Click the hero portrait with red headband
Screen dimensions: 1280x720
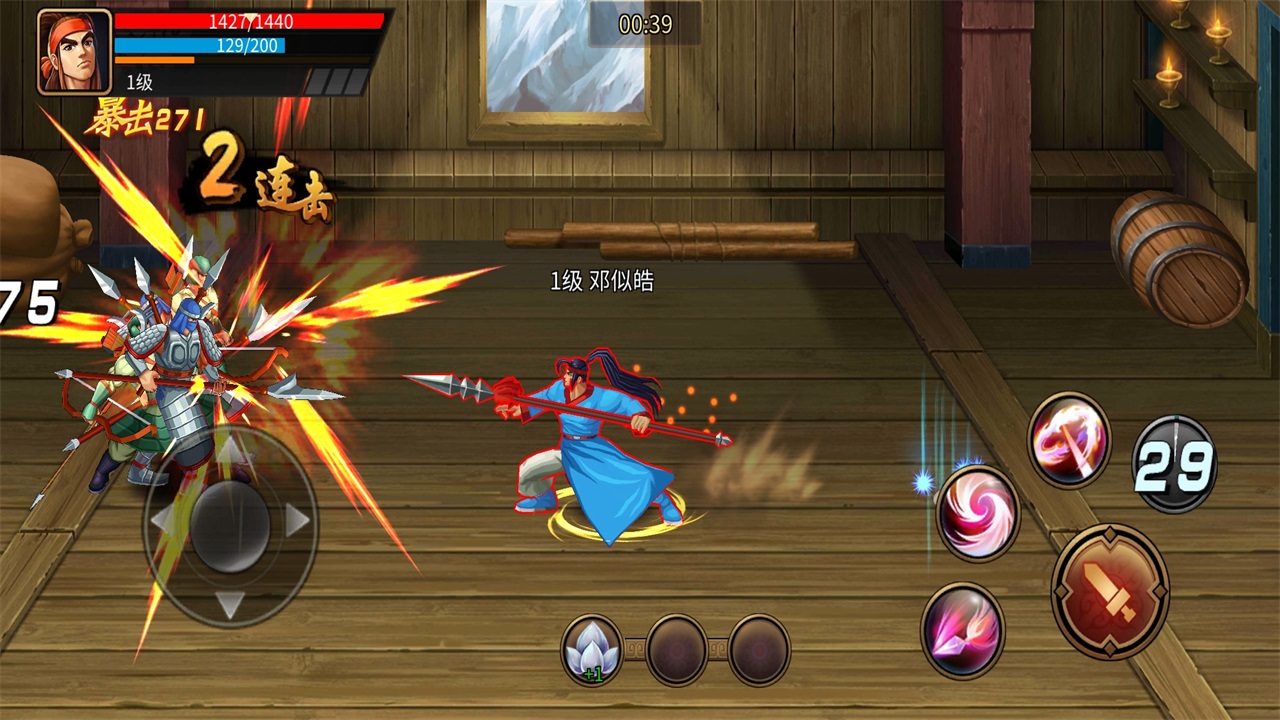[x=74, y=52]
